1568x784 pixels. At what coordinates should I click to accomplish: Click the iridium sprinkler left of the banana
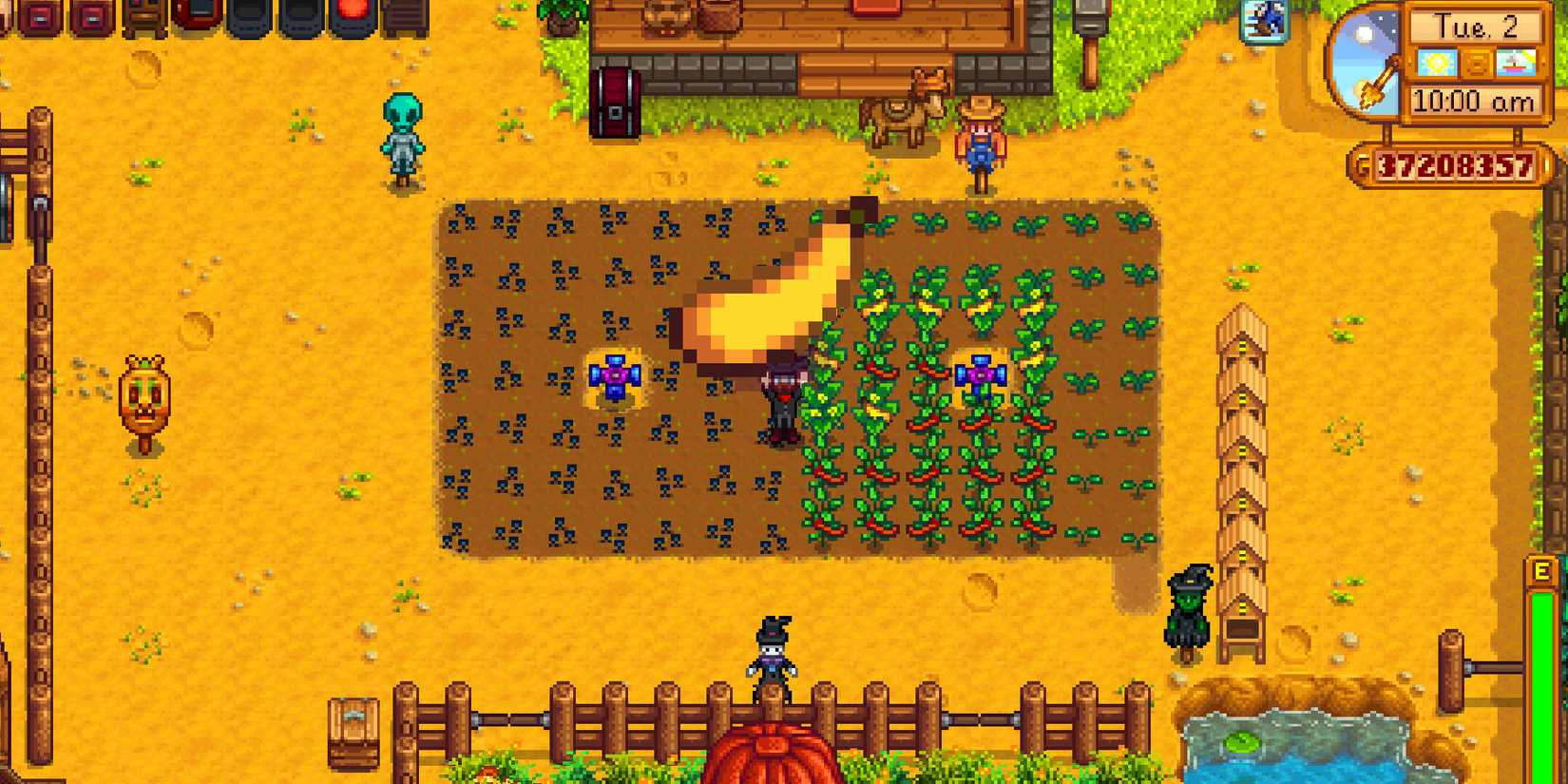click(616, 375)
